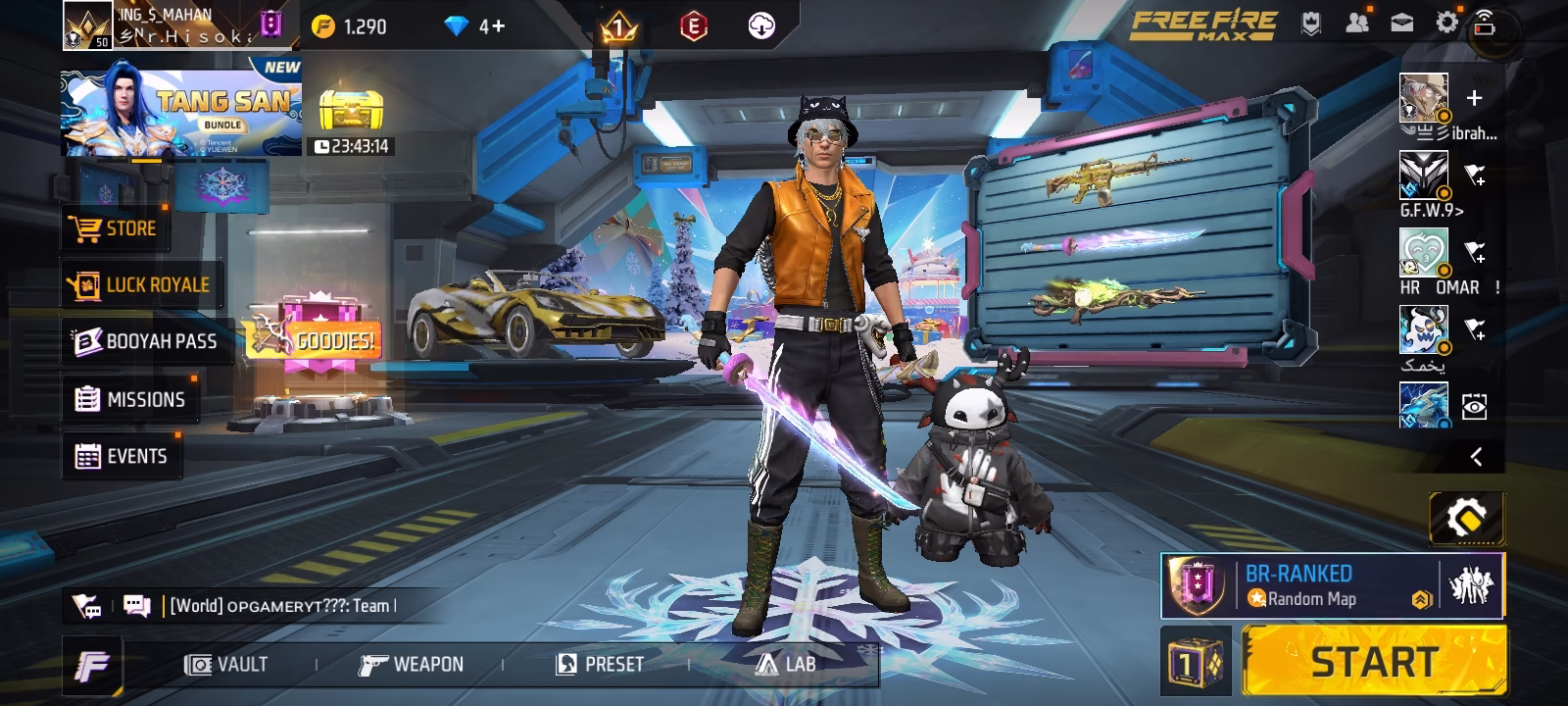
Task: Open the Vault
Action: point(226,665)
